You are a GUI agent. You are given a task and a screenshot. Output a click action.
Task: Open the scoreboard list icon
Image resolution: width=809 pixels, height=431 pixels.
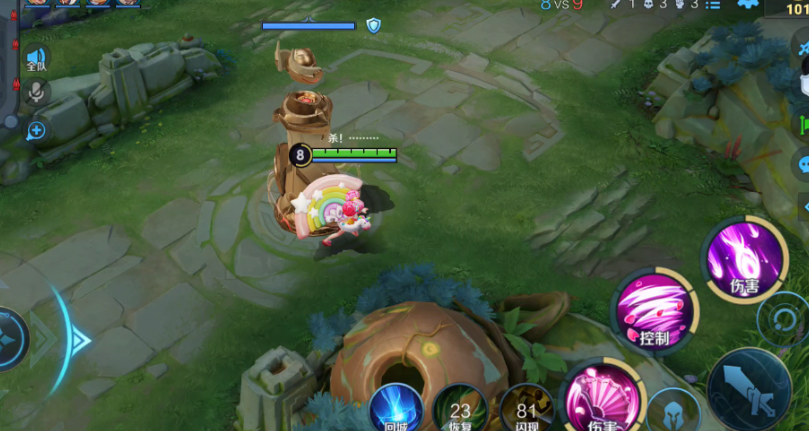[713, 6]
